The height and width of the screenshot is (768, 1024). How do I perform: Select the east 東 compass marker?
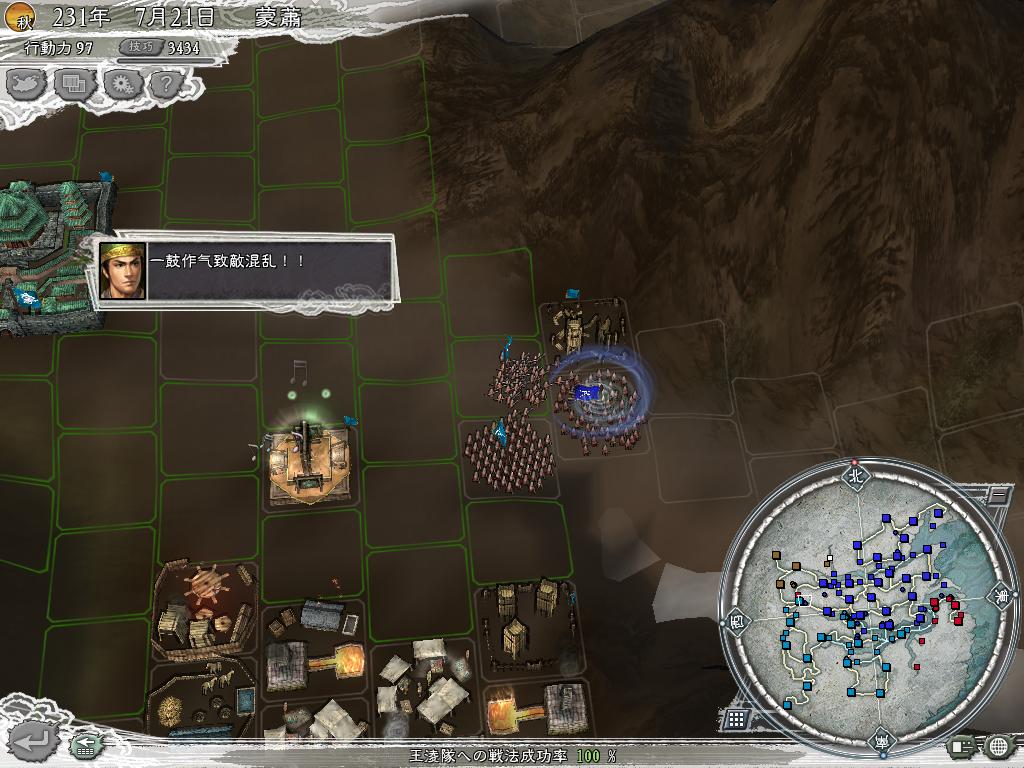point(1001,597)
